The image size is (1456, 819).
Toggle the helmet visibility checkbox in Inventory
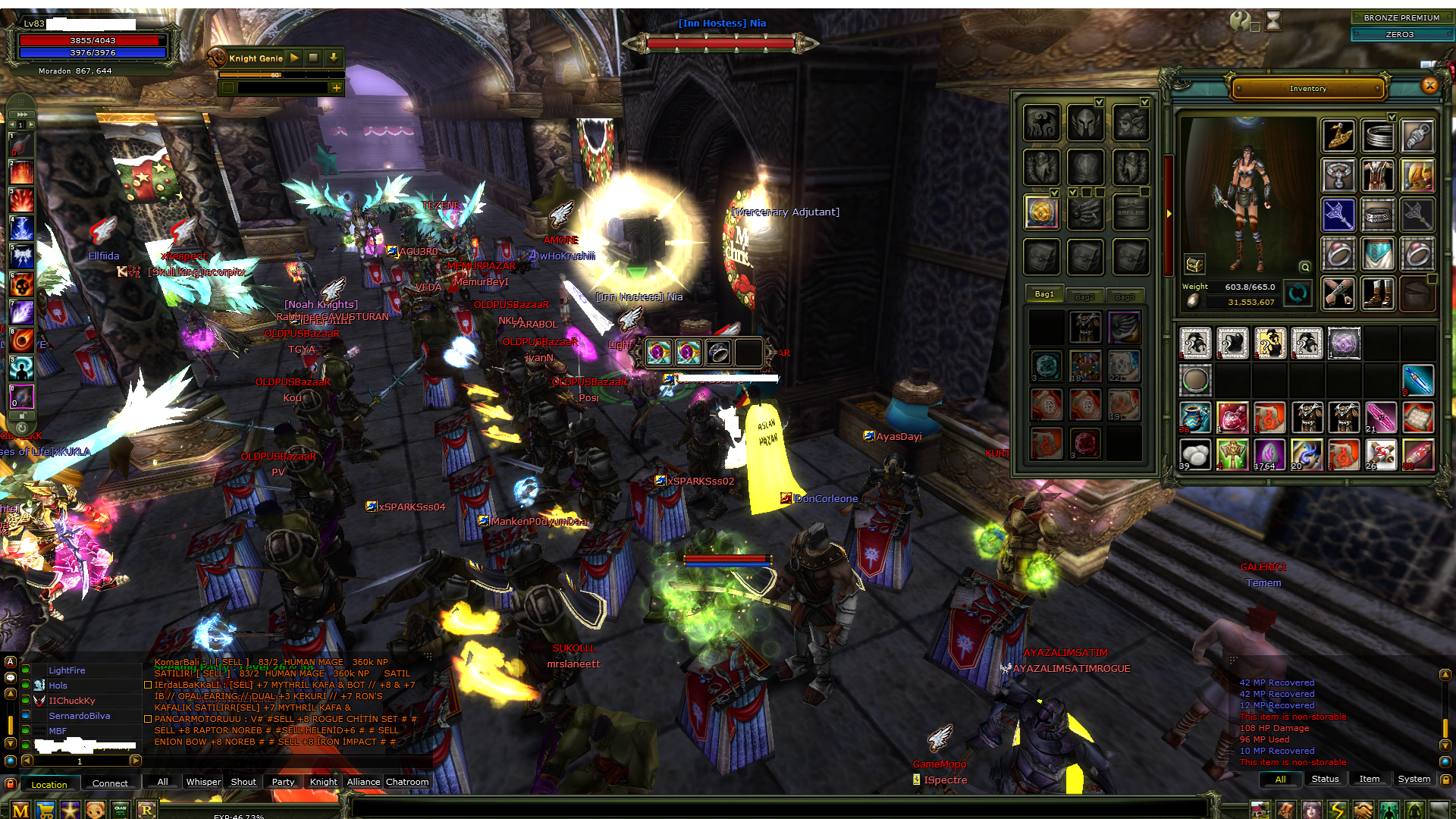point(1100,102)
